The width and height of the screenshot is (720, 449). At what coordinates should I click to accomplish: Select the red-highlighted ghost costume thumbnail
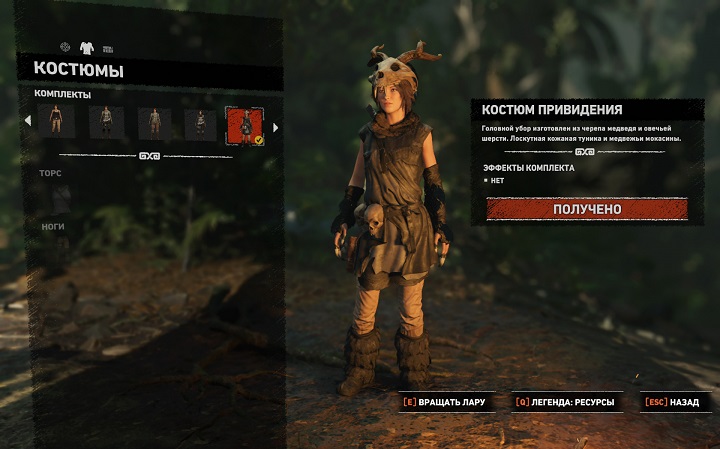click(245, 126)
